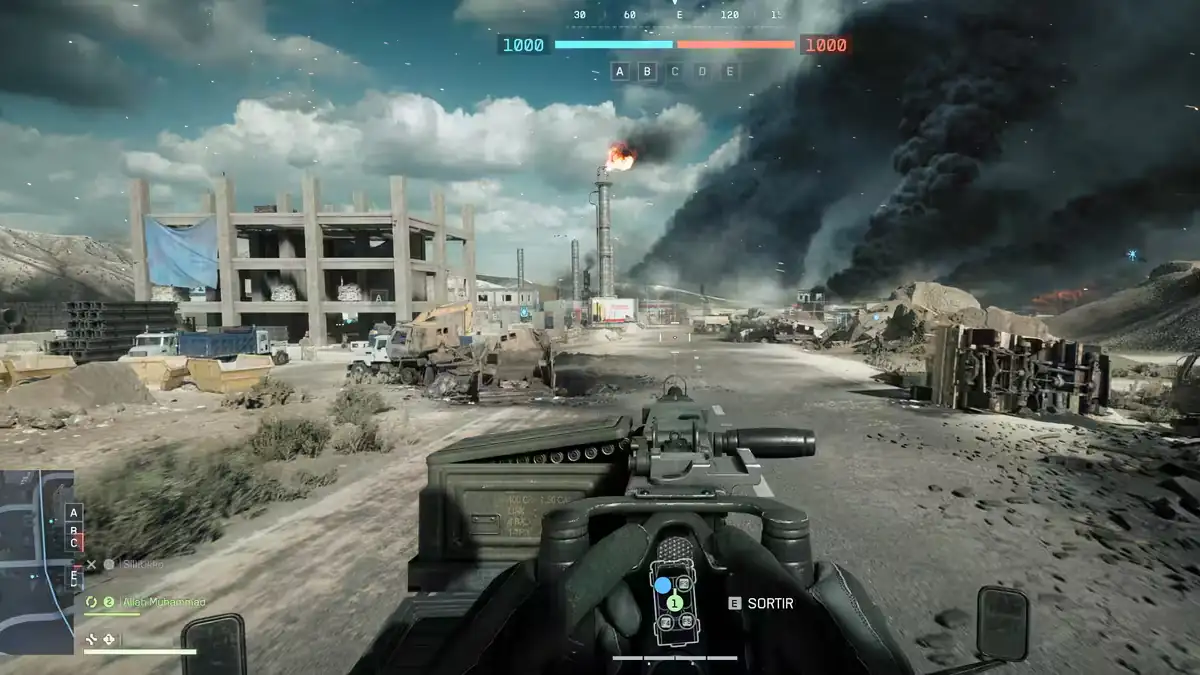Click the blue driver seat on vehicle diagram
The width and height of the screenshot is (1200, 675).
[663, 585]
